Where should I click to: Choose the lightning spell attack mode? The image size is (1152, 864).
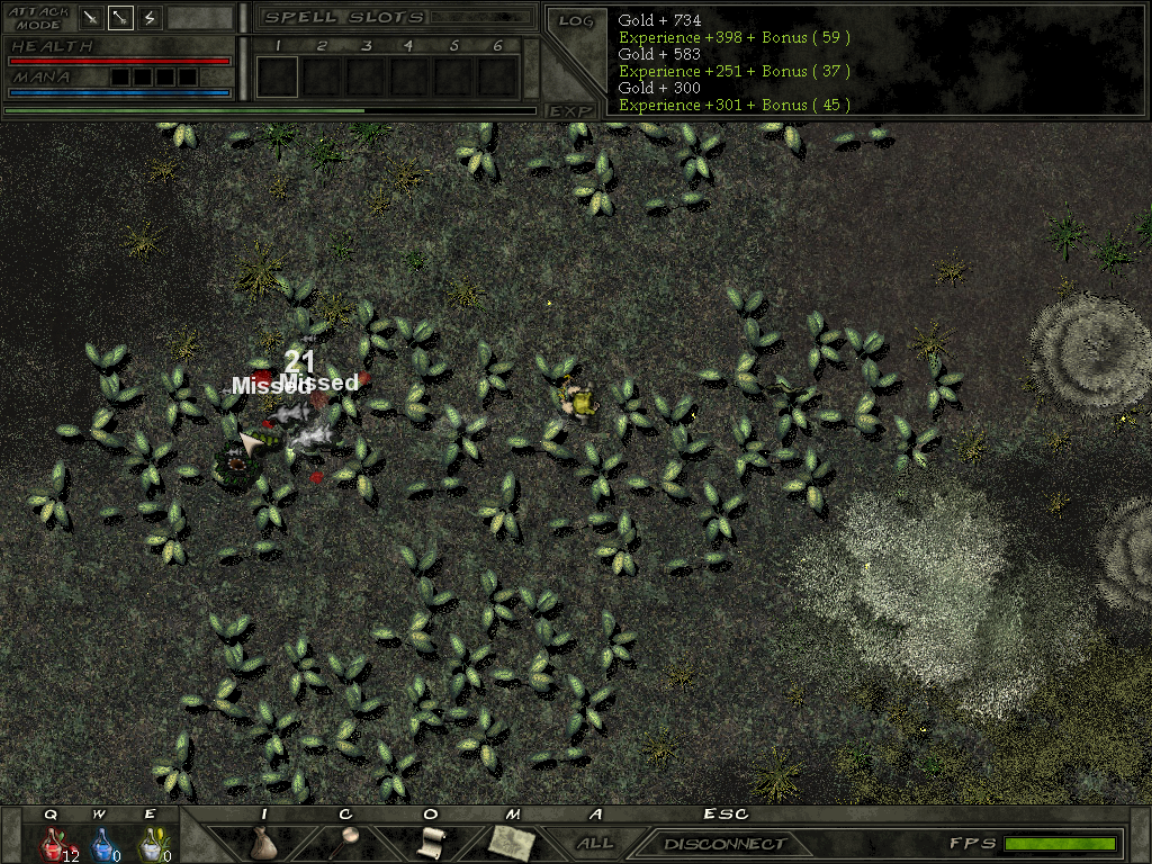point(150,17)
